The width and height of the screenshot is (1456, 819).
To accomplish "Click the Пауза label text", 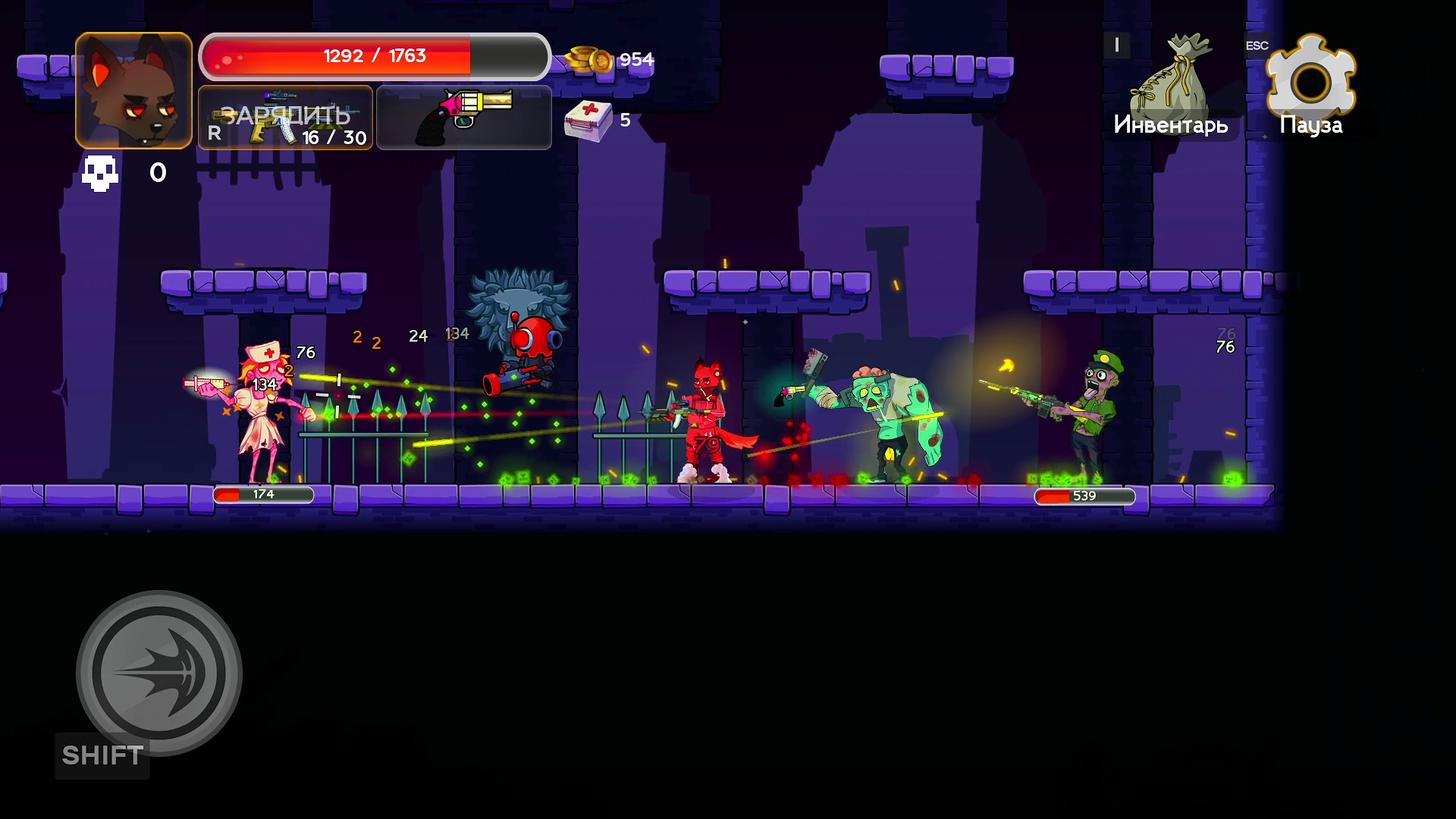I will coord(1310,124).
